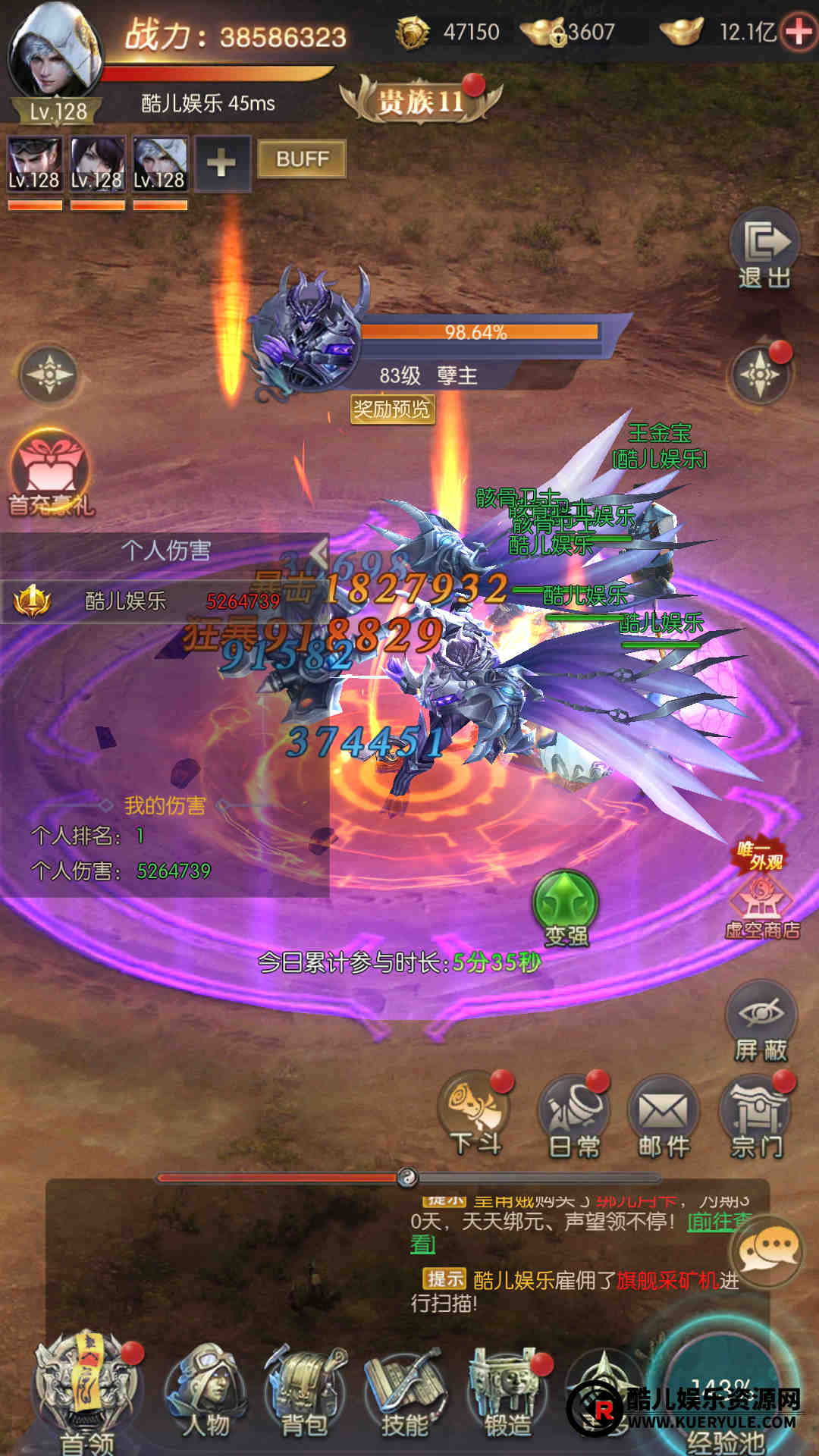Open the 虚空商店 void shop

tap(762, 902)
